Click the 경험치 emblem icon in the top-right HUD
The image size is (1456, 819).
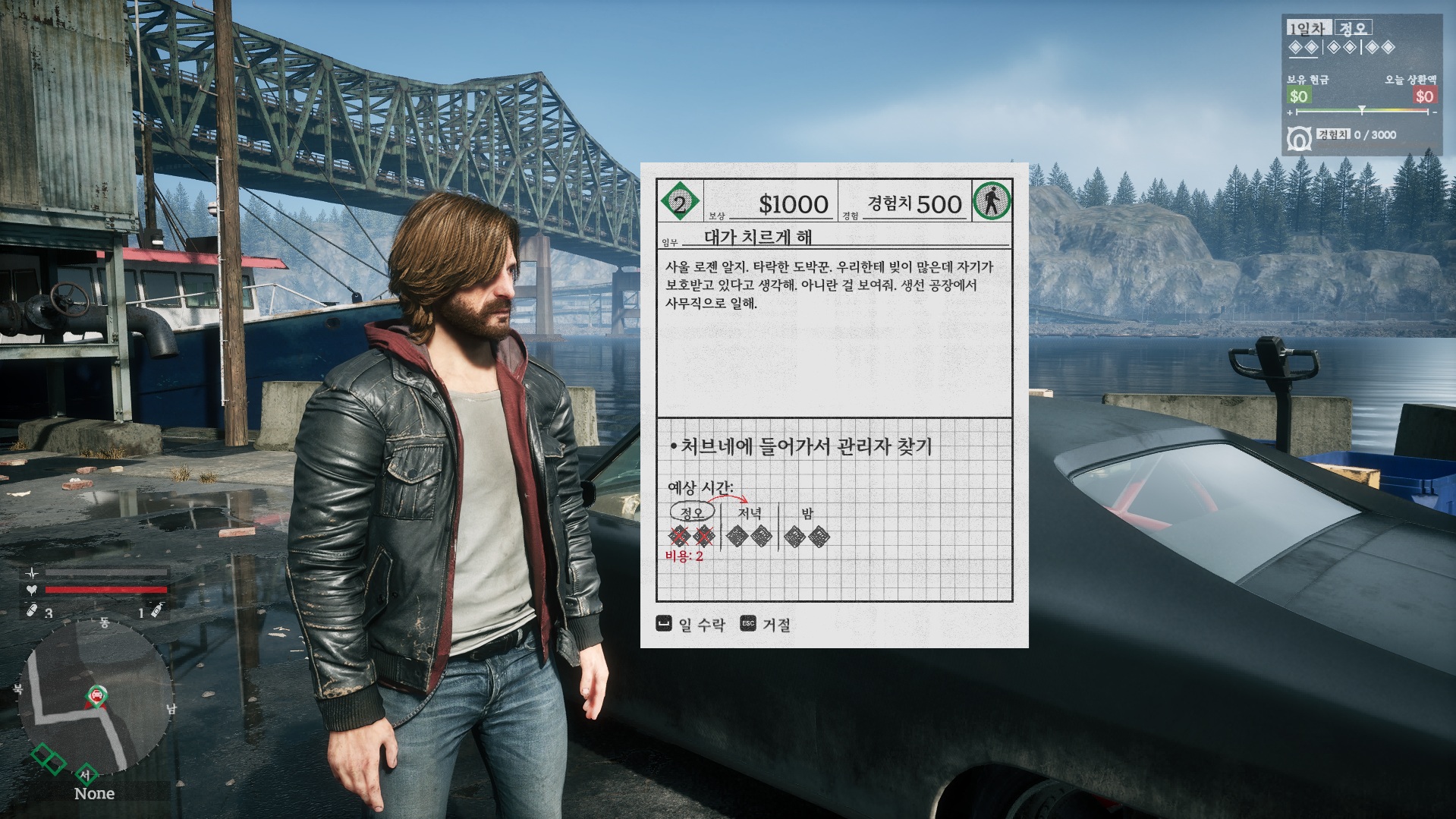(1300, 138)
